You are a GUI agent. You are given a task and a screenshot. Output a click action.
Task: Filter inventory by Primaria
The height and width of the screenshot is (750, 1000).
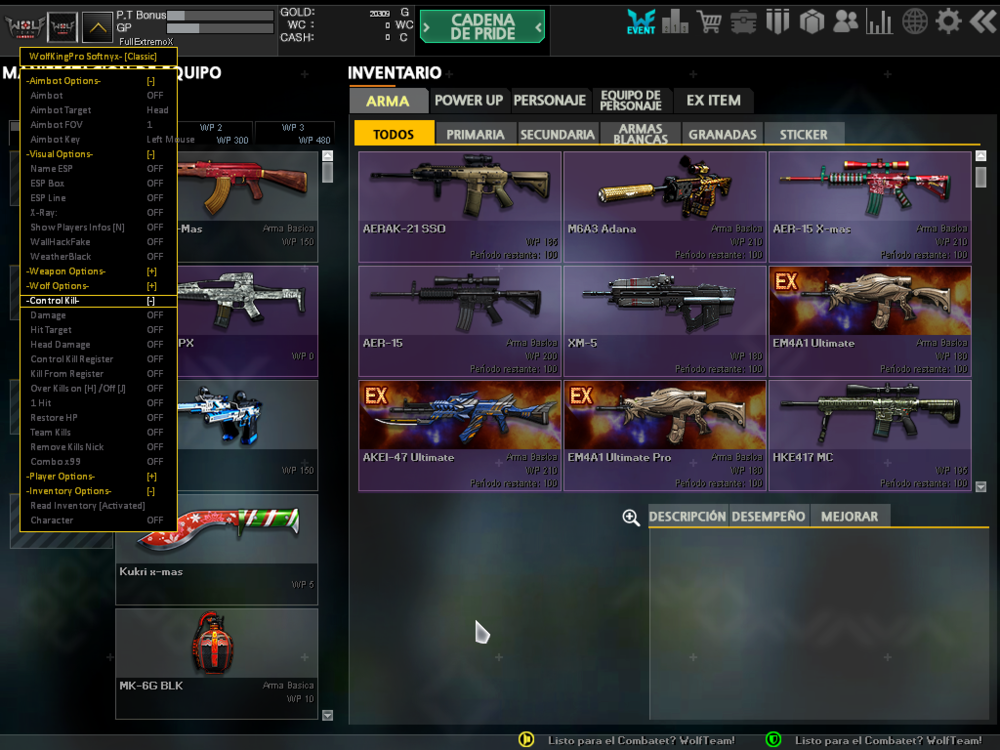(x=475, y=134)
